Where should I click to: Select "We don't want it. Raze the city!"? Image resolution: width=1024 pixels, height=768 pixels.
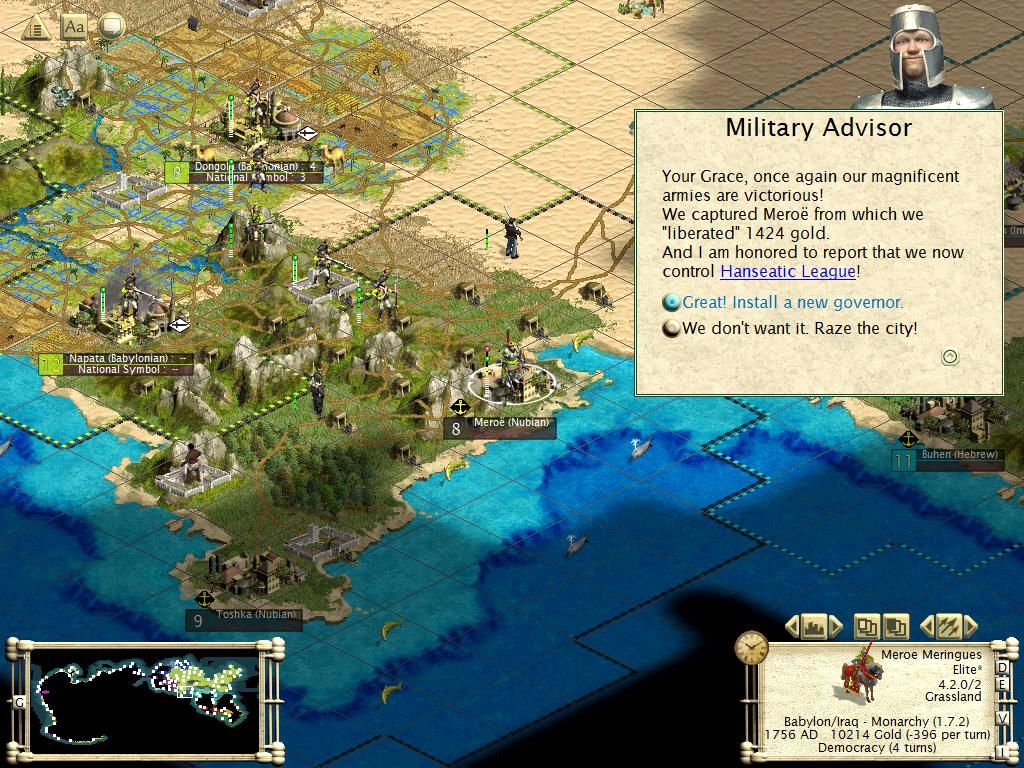tap(799, 328)
